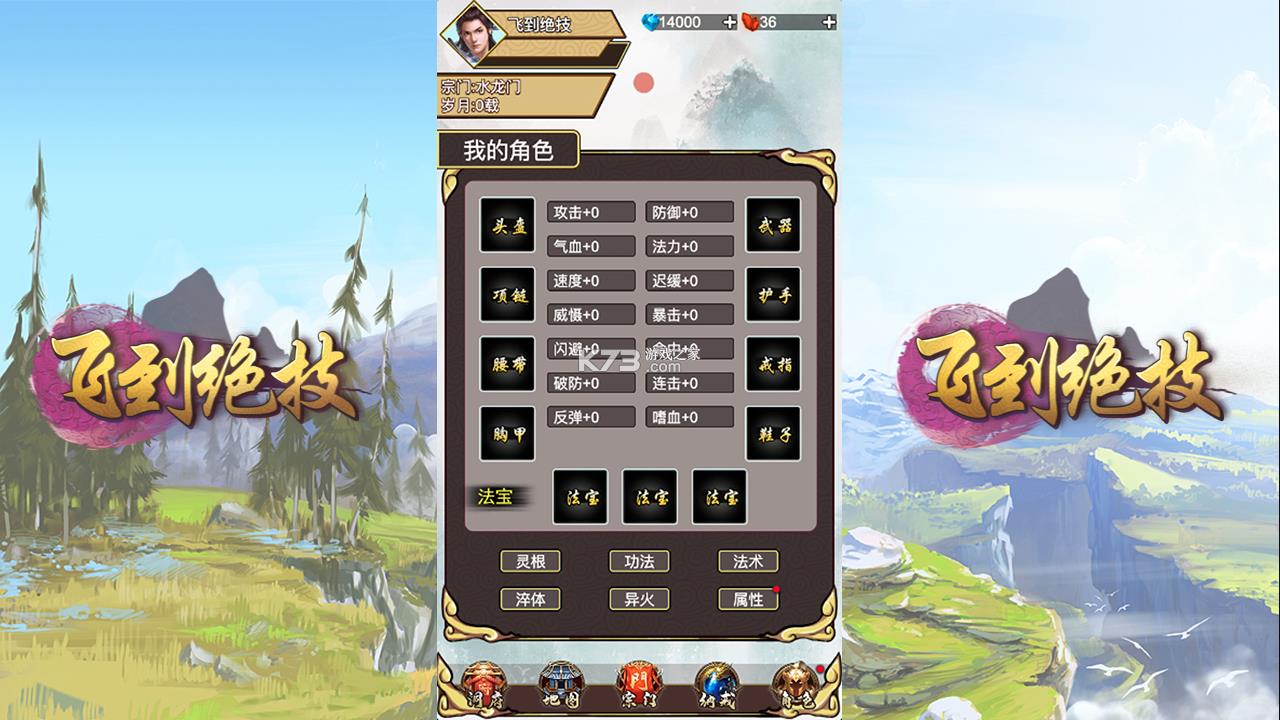This screenshot has width=1280, height=720.
Task: Click the 淬体 body tempering button
Action: click(532, 597)
